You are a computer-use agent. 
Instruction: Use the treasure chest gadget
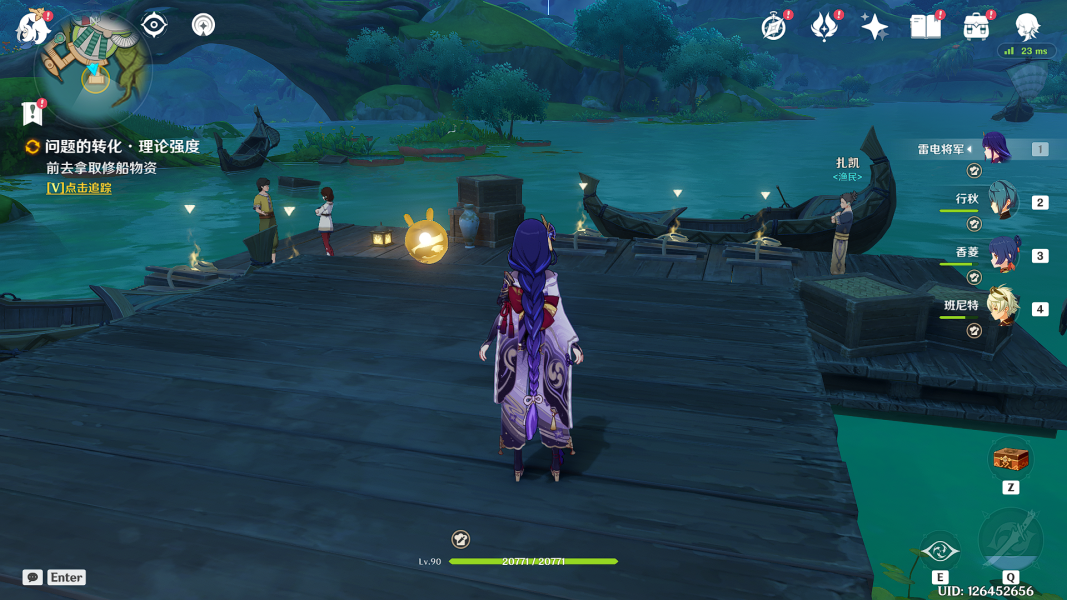point(1011,459)
